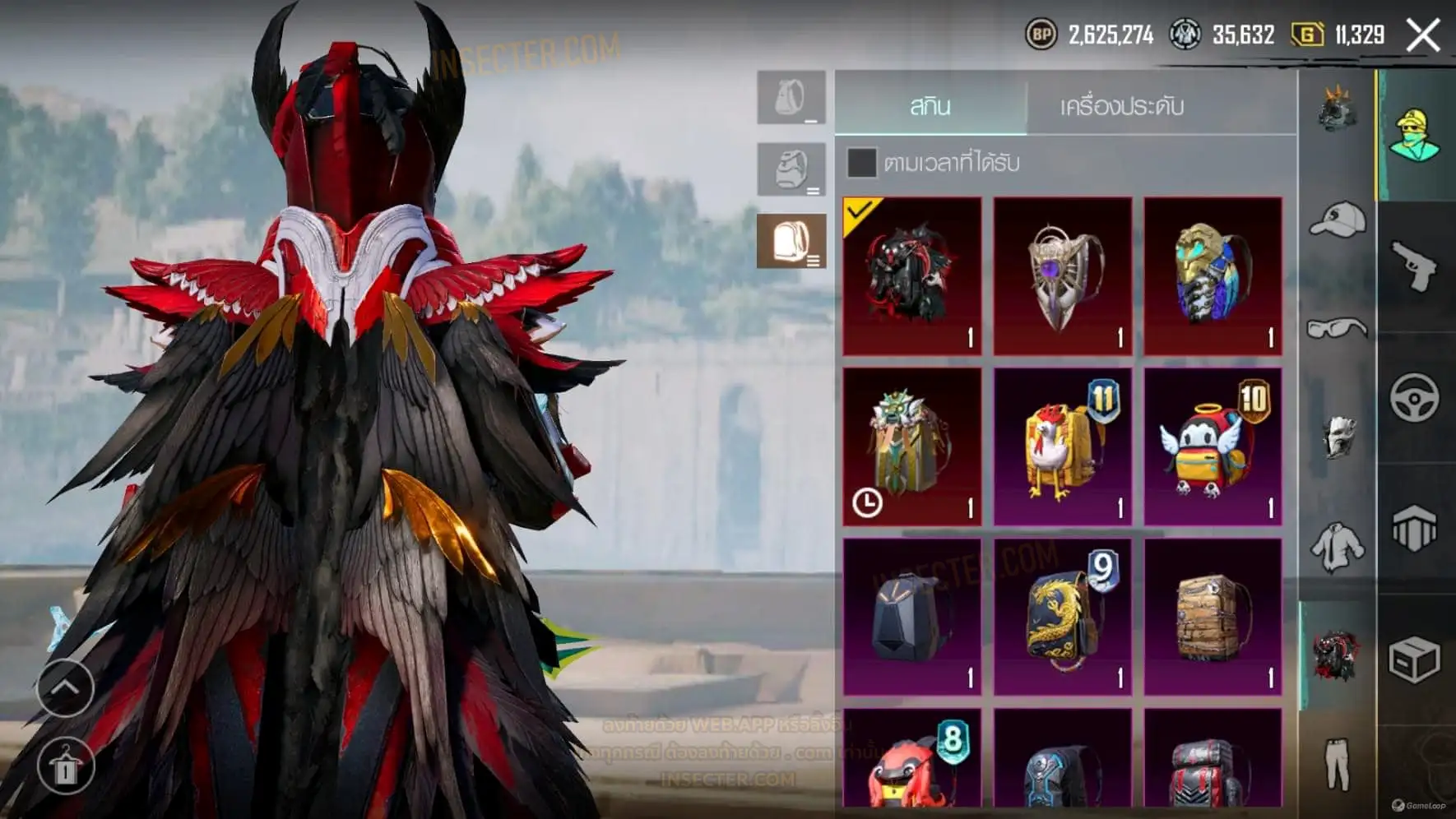Viewport: 1456px width, 819px height.
Task: Select the plain black backpack skin
Action: pos(912,617)
